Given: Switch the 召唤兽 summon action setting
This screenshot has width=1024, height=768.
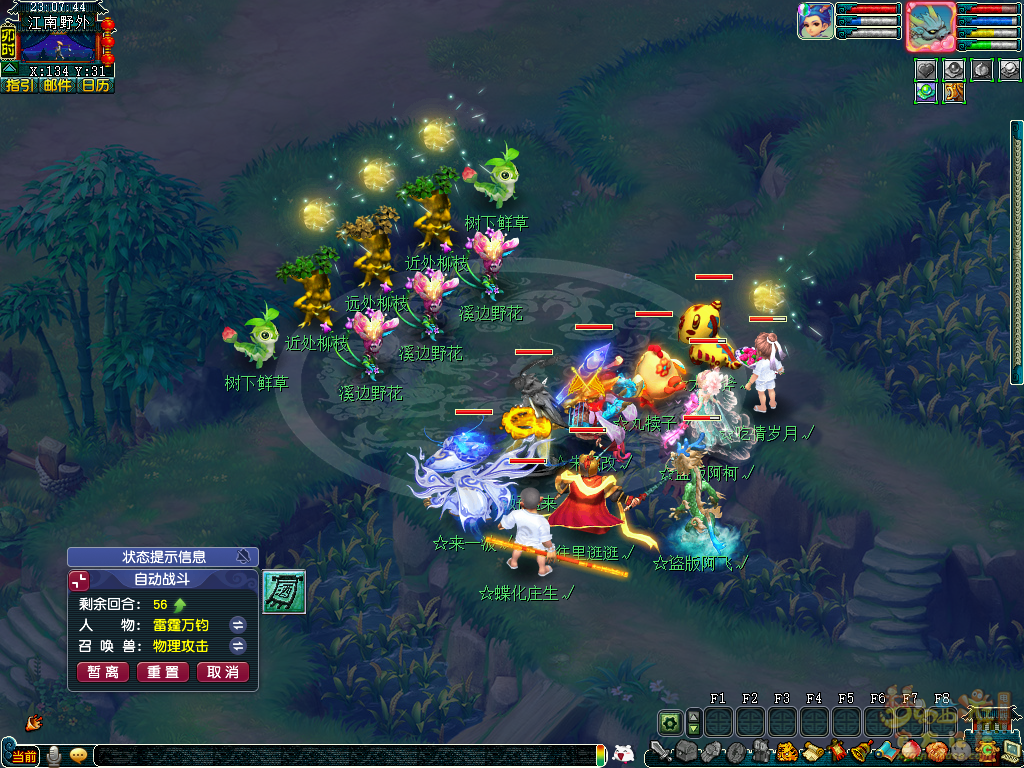Looking at the screenshot, I should coord(238,646).
